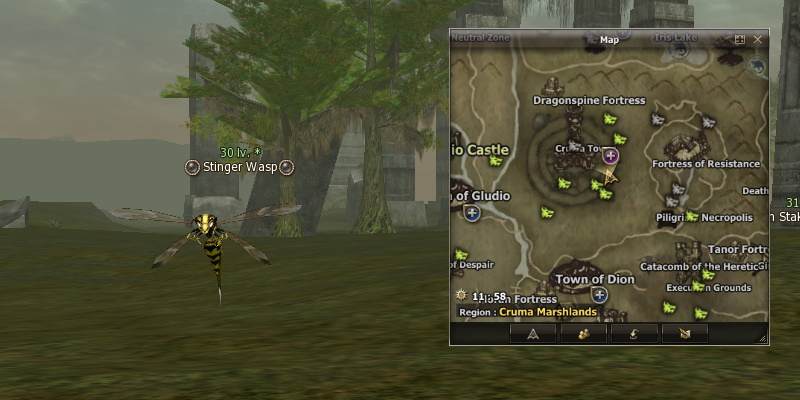Viewport: 800px width, 400px height.
Task: Click the my-location arrow button below the map
Action: pyautogui.click(x=532, y=334)
